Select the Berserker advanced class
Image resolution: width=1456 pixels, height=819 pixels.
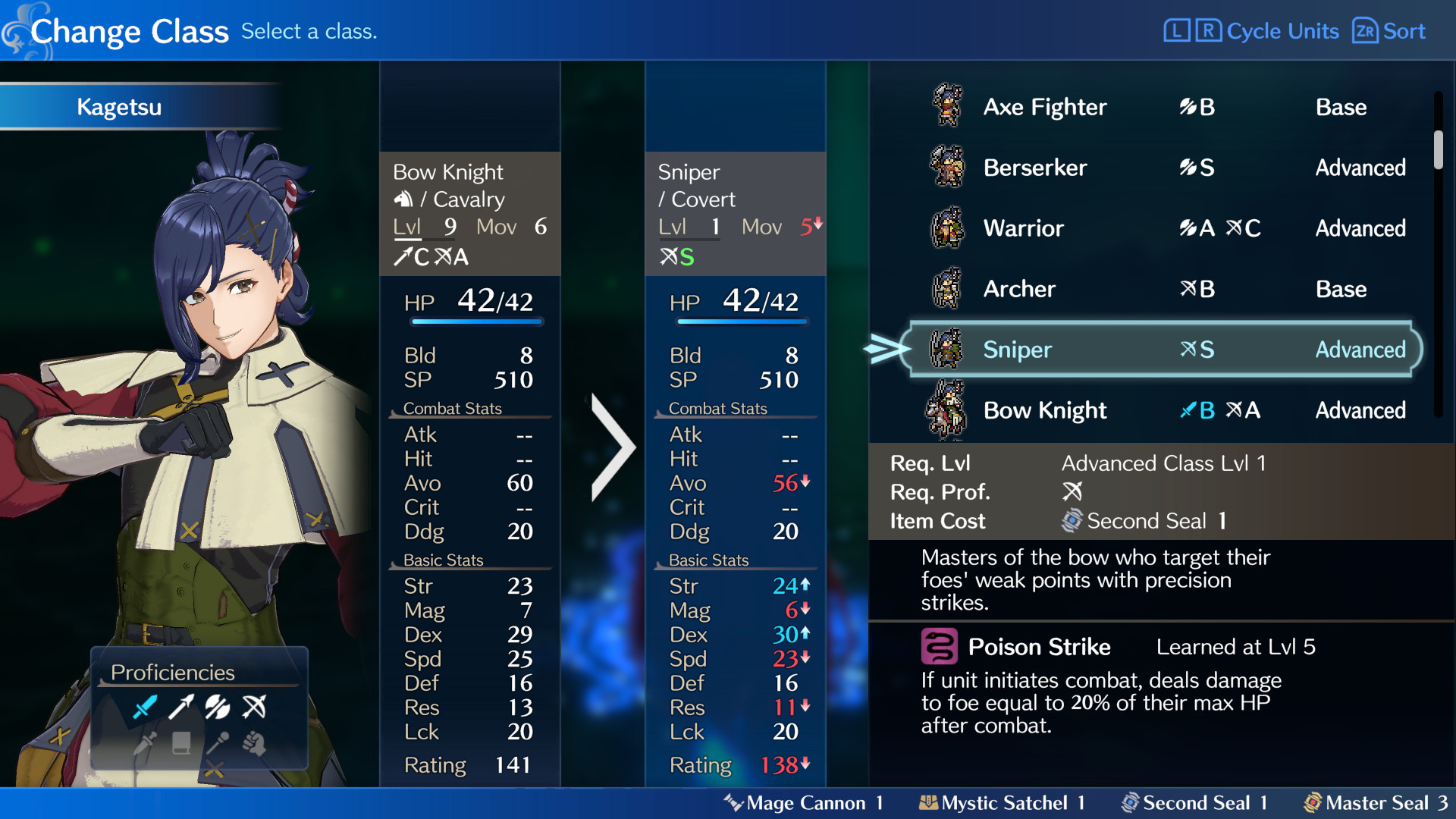1036,168
